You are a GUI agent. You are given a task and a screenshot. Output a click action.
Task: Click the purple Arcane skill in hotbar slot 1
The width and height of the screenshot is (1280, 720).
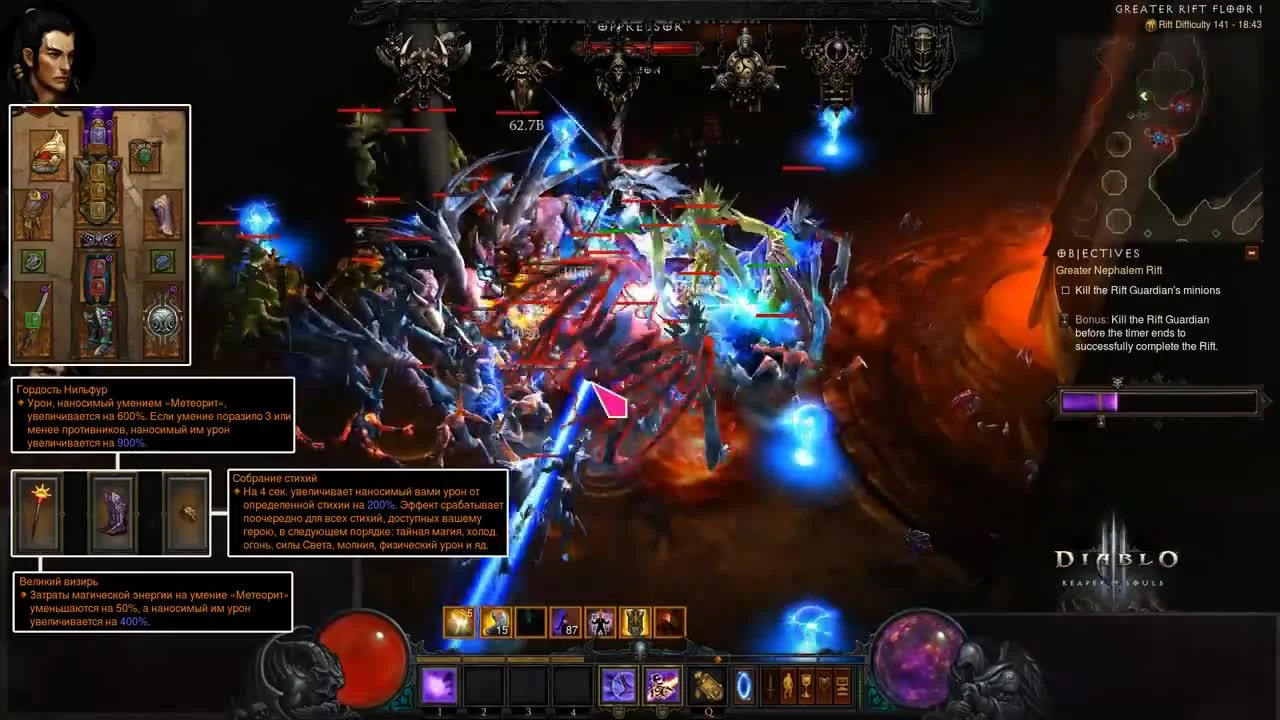pyautogui.click(x=438, y=684)
